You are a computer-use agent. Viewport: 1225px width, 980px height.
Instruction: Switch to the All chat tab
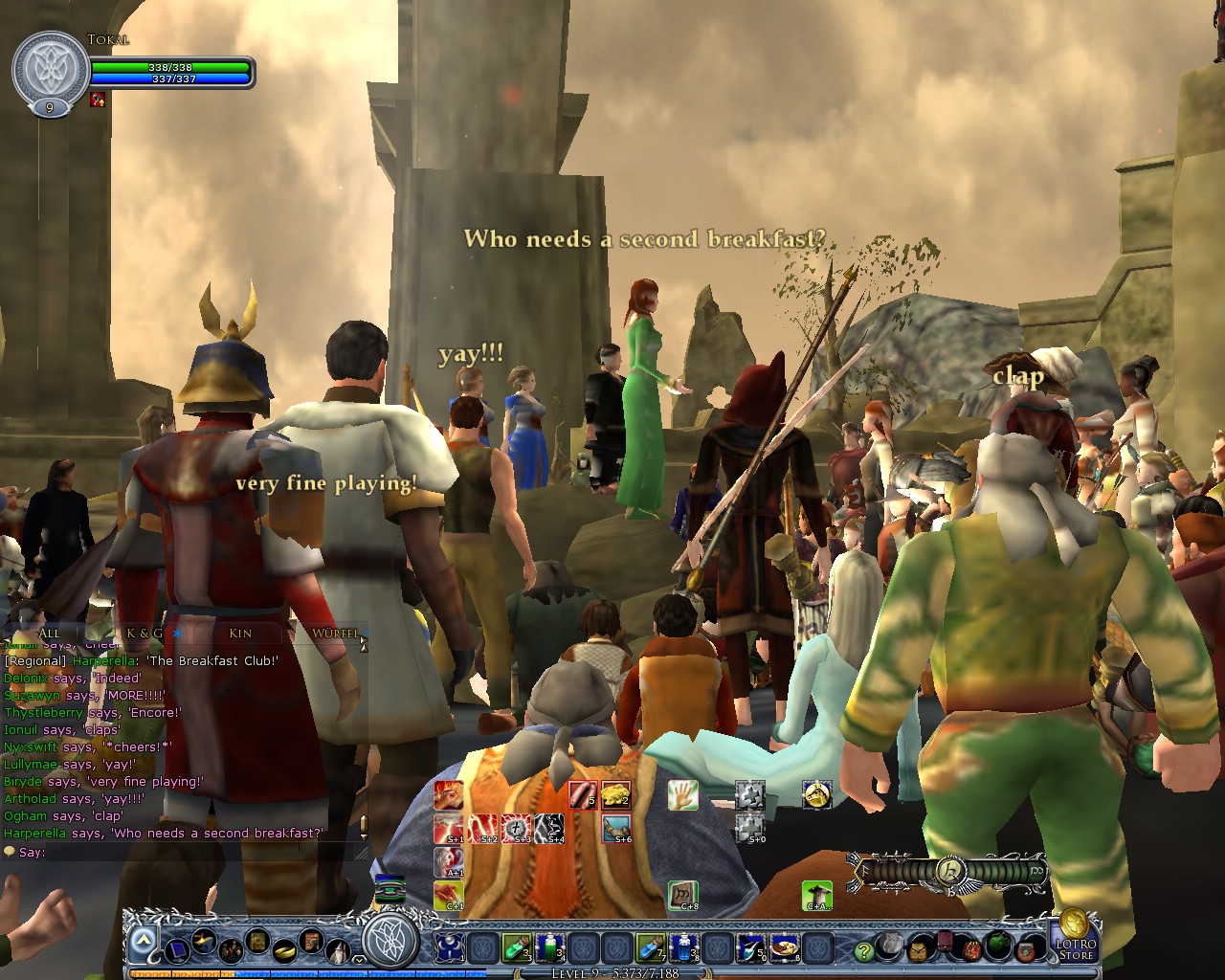(49, 633)
